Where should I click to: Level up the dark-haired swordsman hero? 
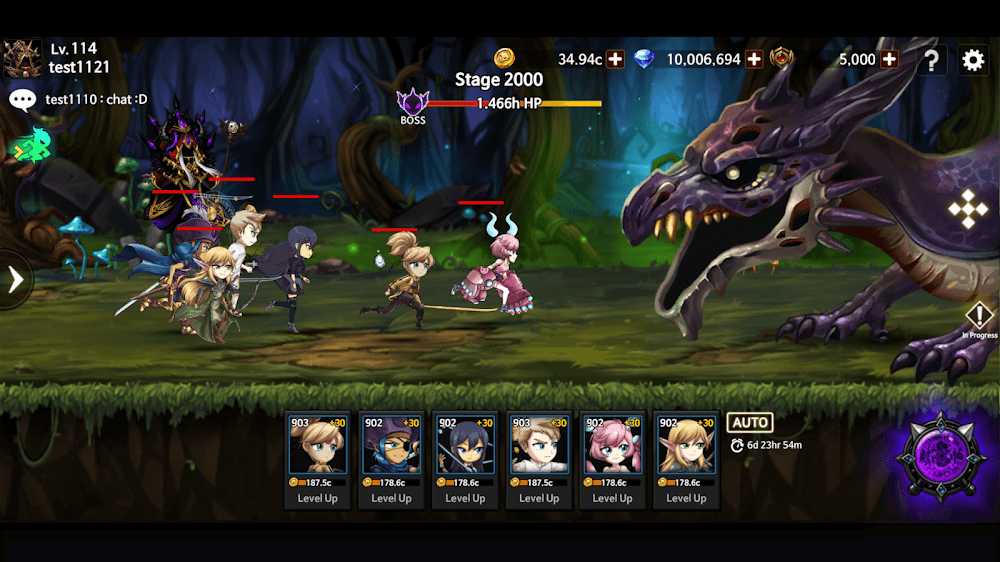click(465, 498)
